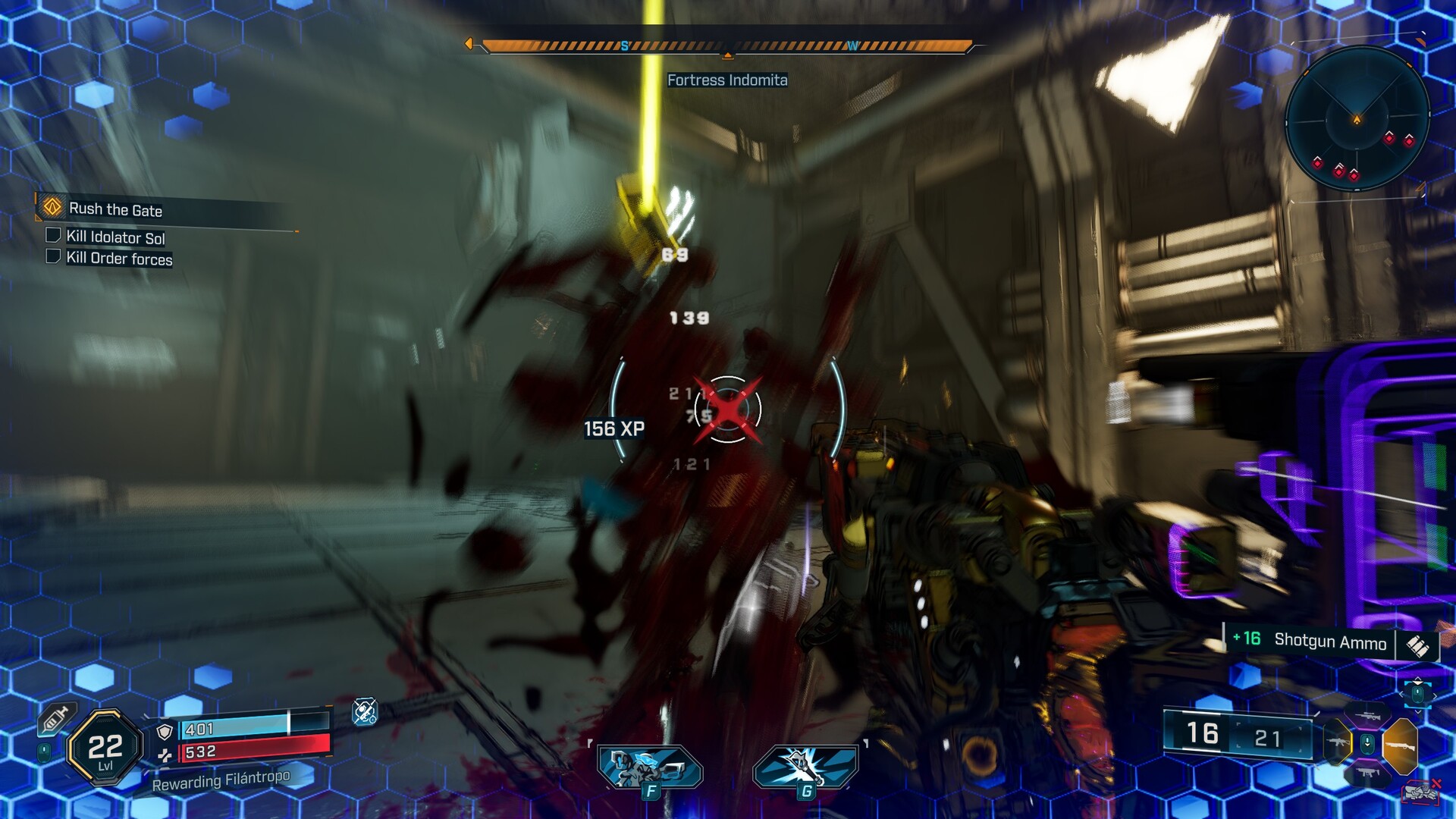Tick the Kill Idolator Sol objective checkbox
Viewport: 1456px width, 819px height.
pos(53,235)
